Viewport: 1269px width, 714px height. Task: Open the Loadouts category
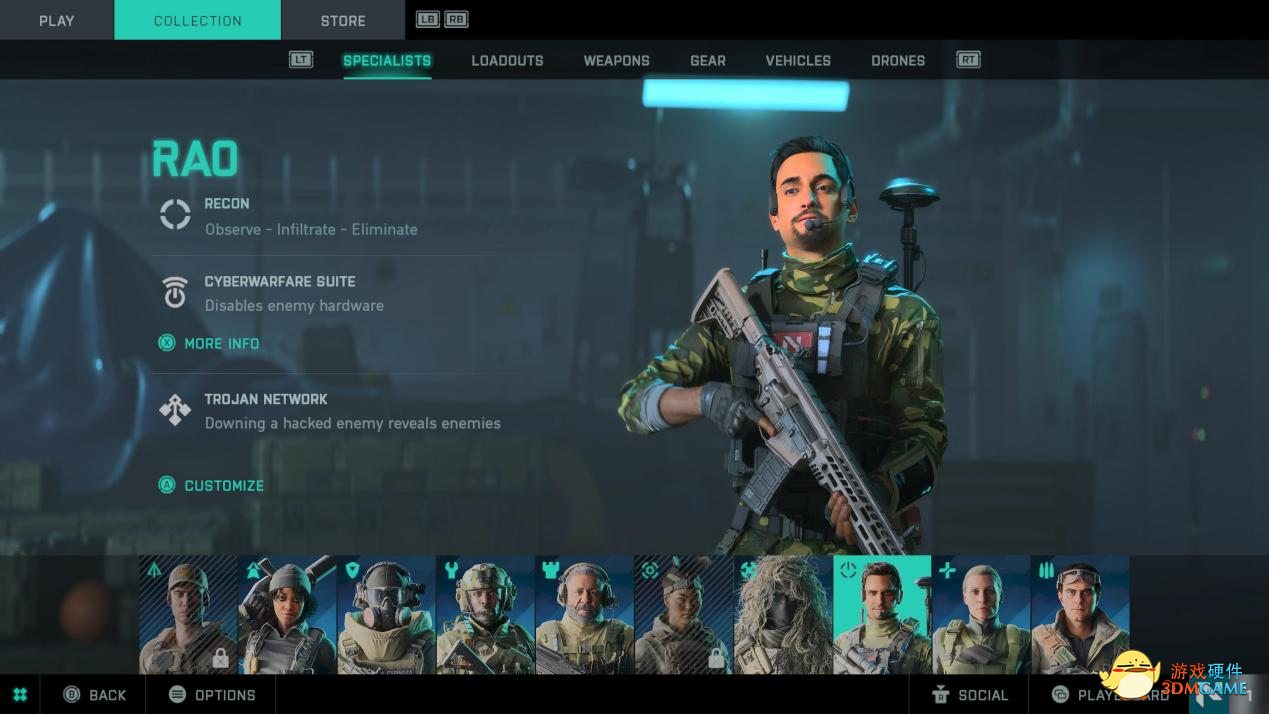coord(507,61)
